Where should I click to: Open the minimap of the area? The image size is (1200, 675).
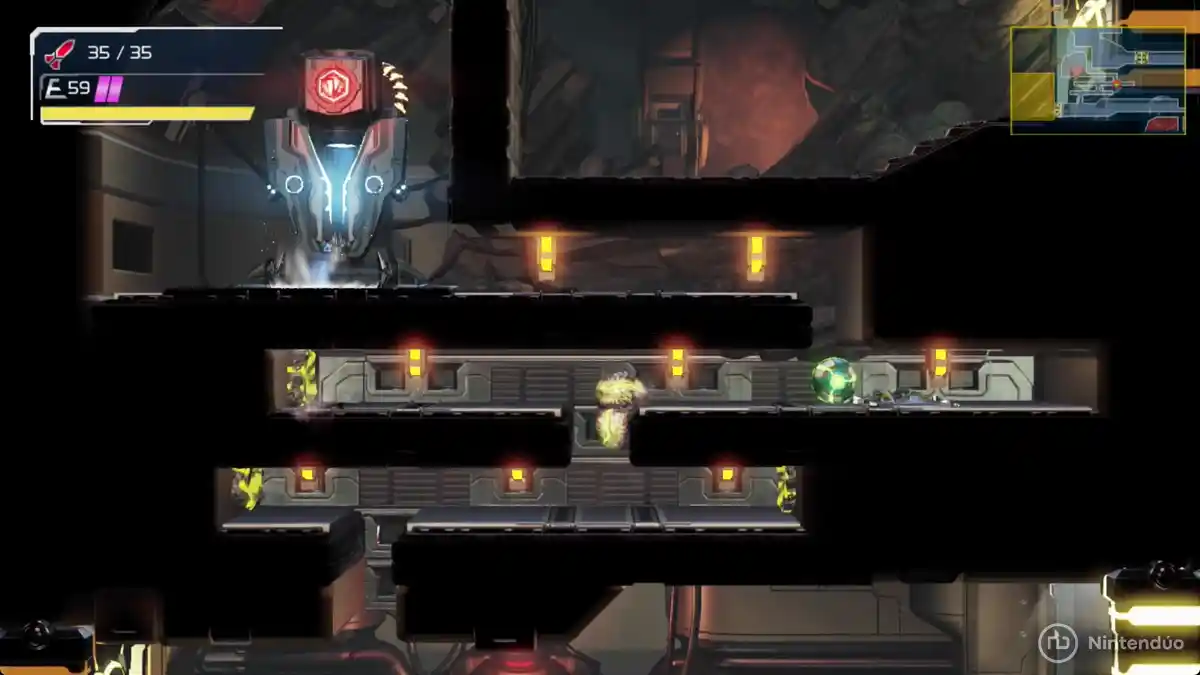(1097, 80)
